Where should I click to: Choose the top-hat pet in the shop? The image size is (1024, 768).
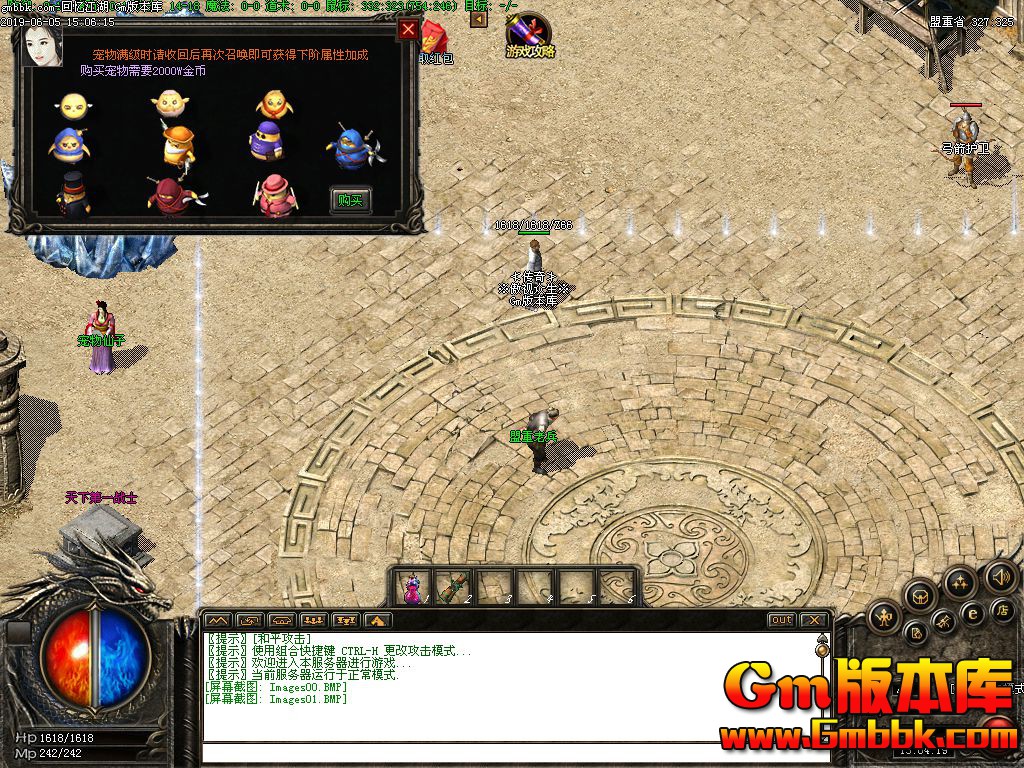coord(72,195)
